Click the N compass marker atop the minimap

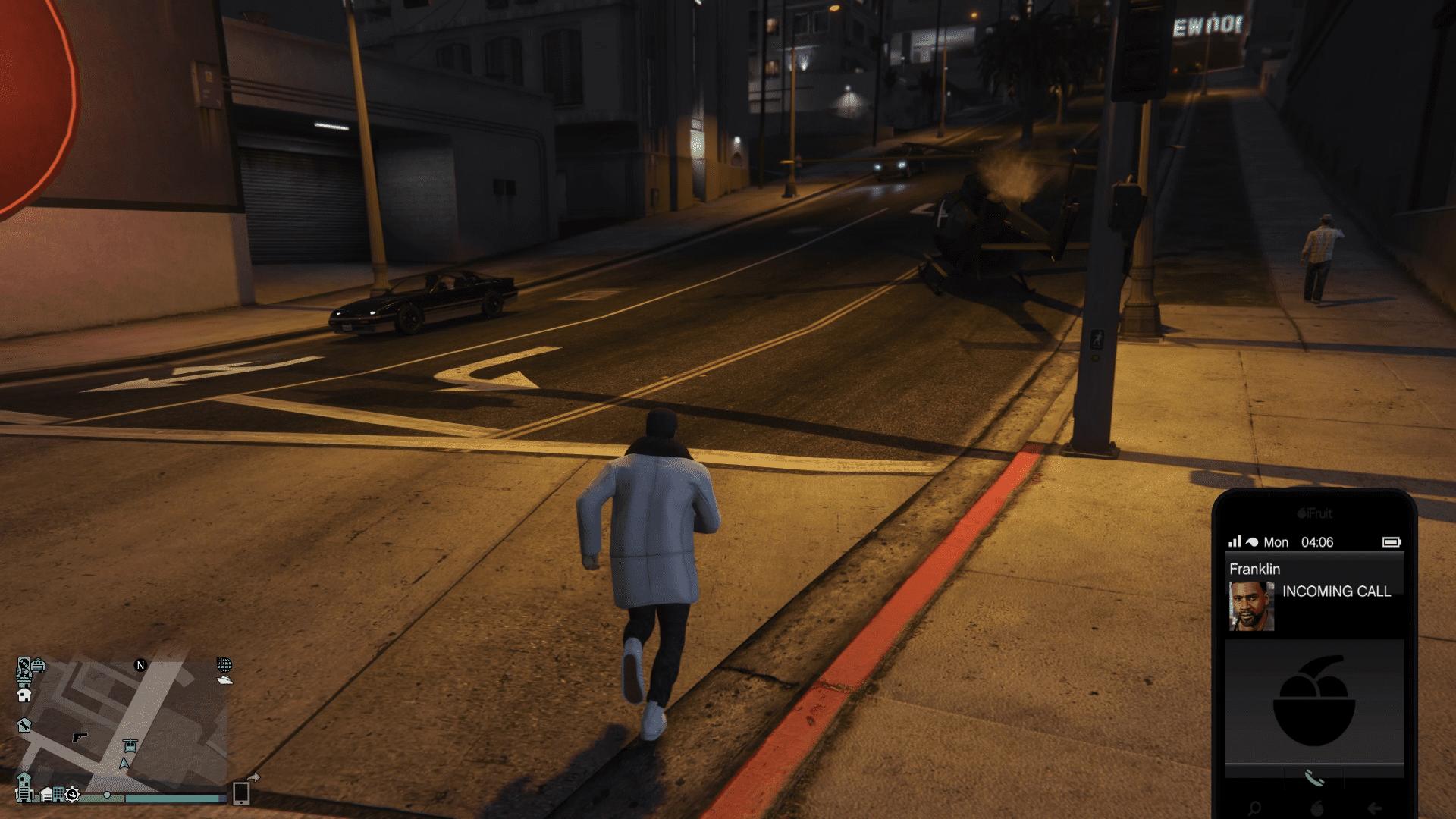pyautogui.click(x=140, y=665)
